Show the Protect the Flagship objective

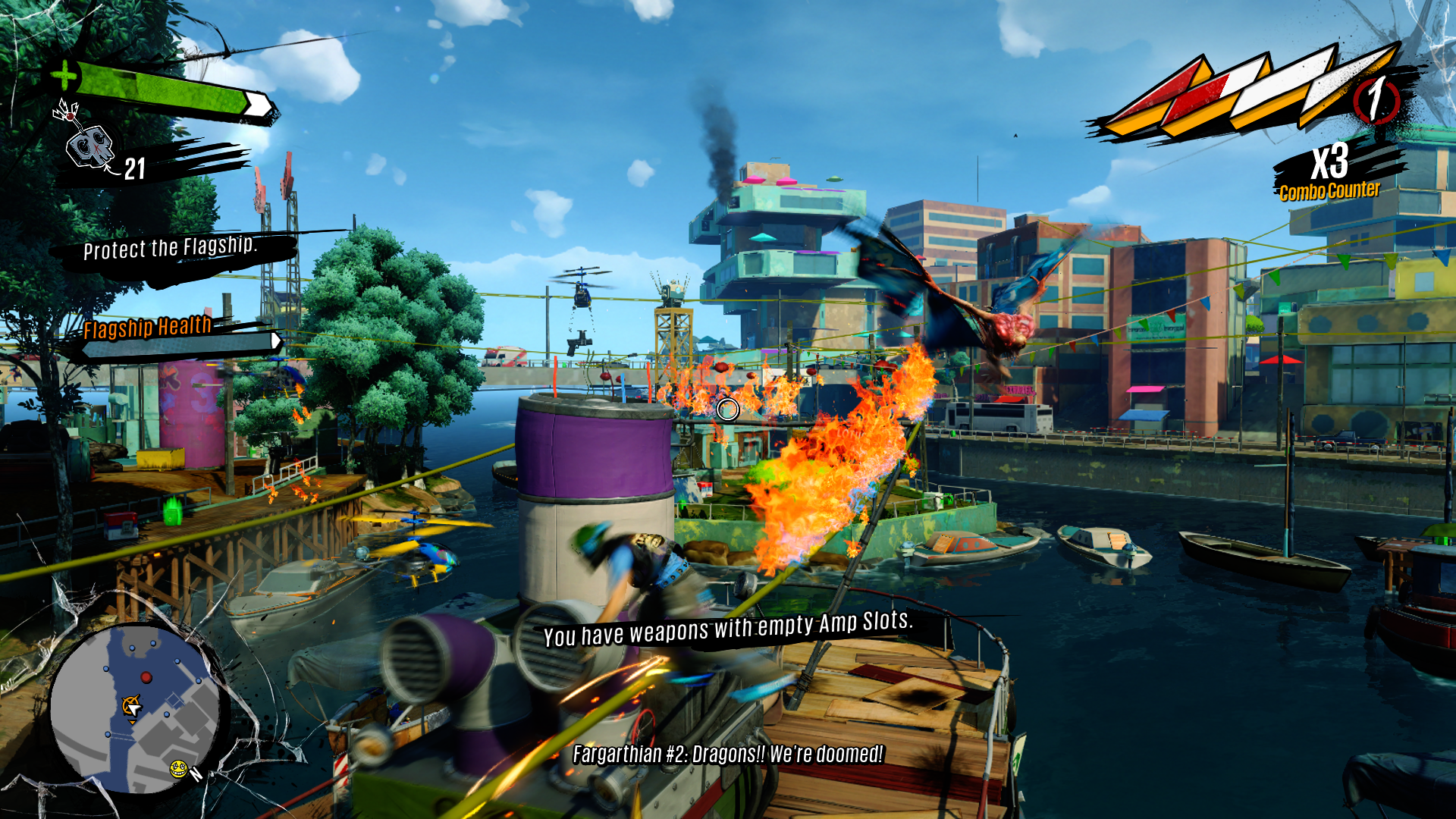(x=170, y=248)
